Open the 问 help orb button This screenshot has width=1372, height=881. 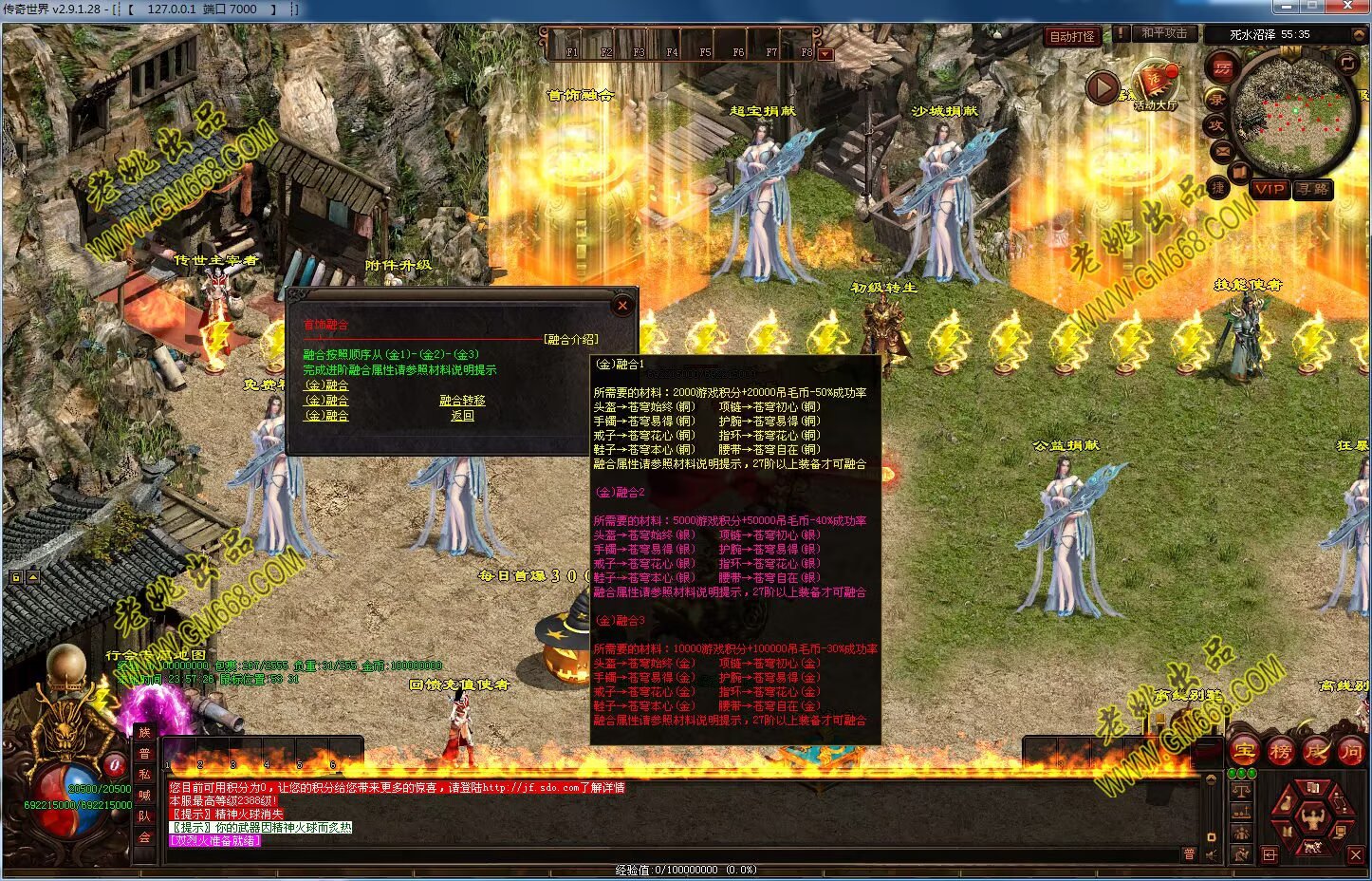pyautogui.click(x=1350, y=751)
